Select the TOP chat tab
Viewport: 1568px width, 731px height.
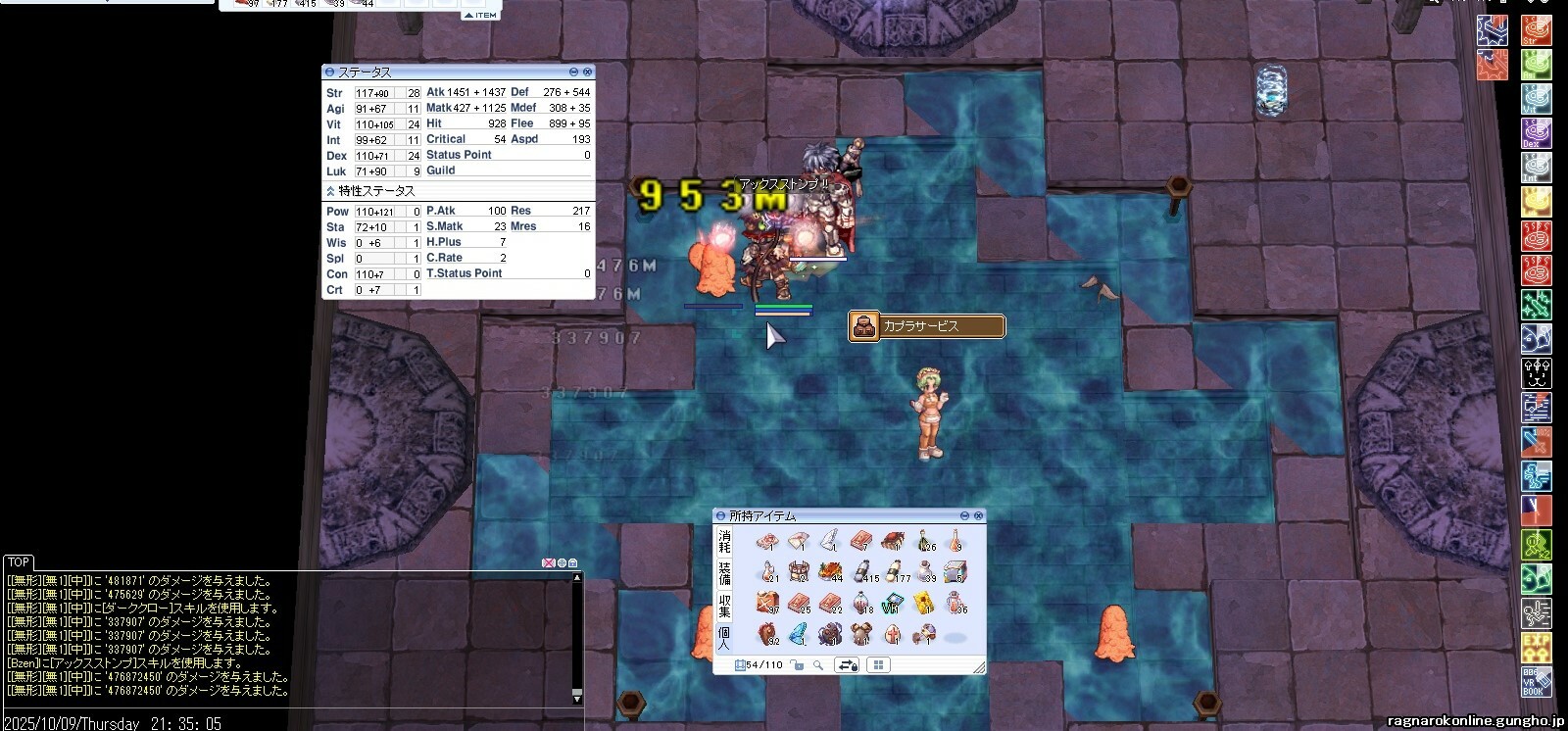click(x=19, y=562)
